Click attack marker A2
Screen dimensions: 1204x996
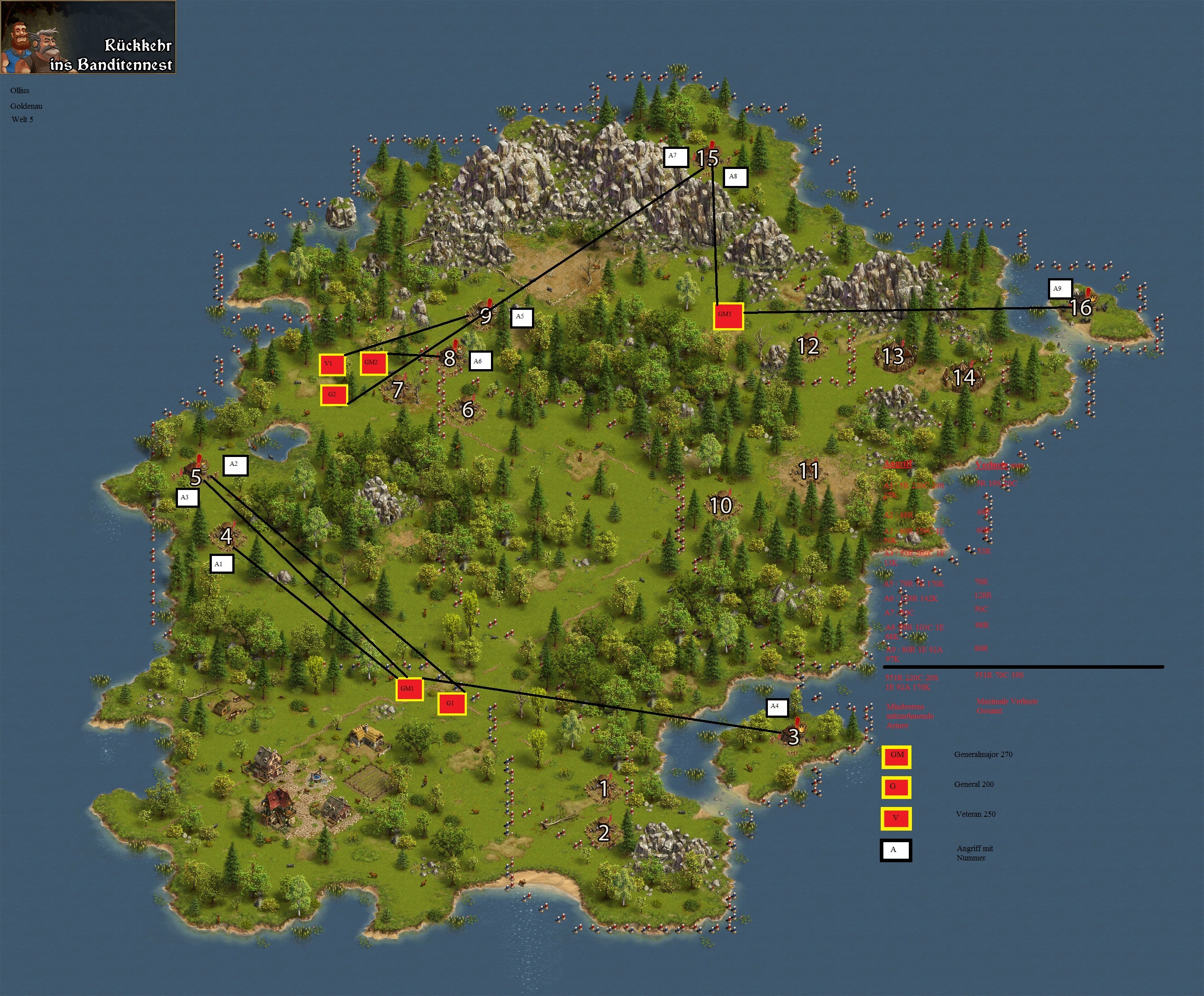pyautogui.click(x=235, y=465)
